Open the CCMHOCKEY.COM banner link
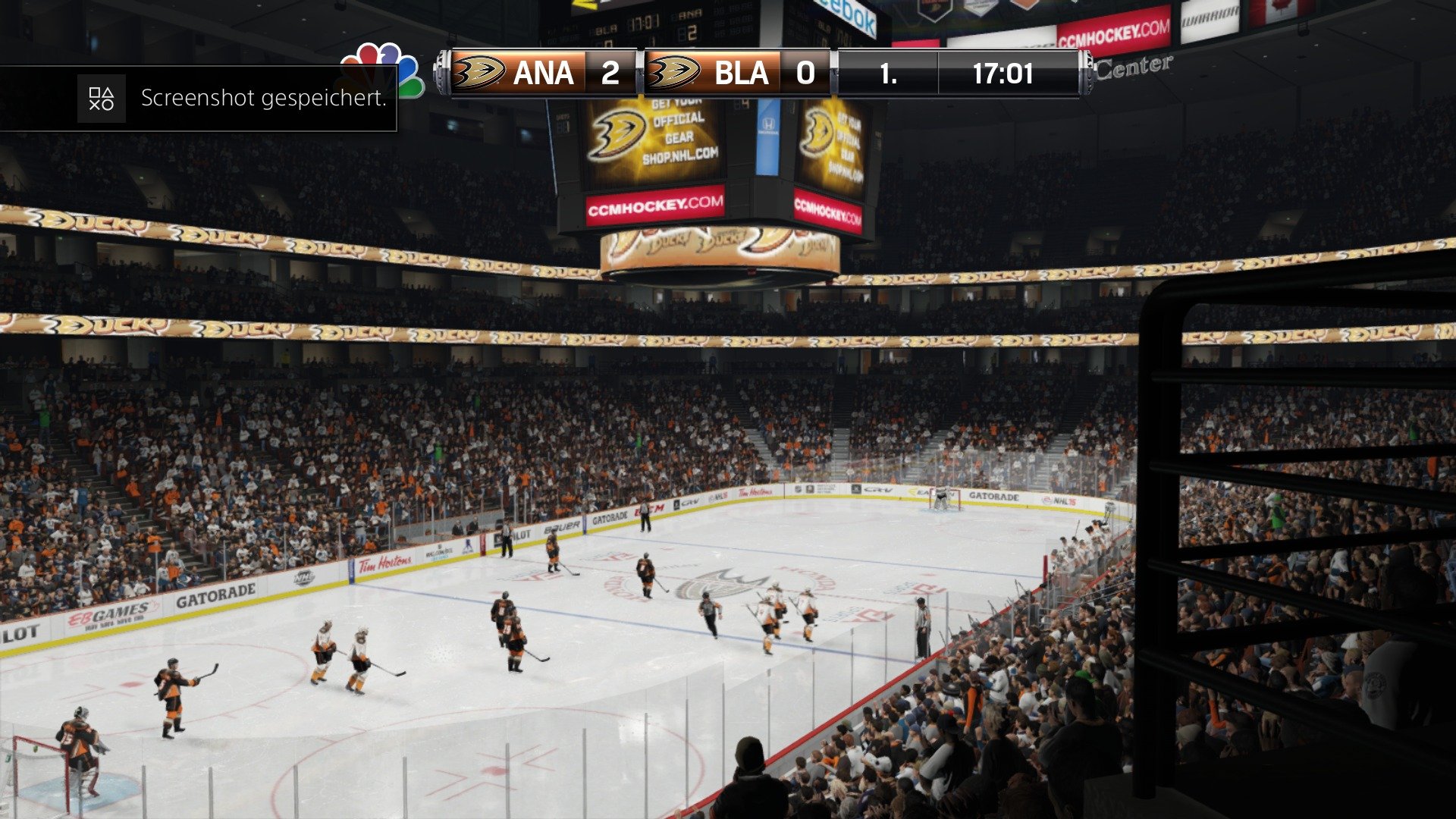This screenshot has width=1456, height=819. tap(656, 205)
